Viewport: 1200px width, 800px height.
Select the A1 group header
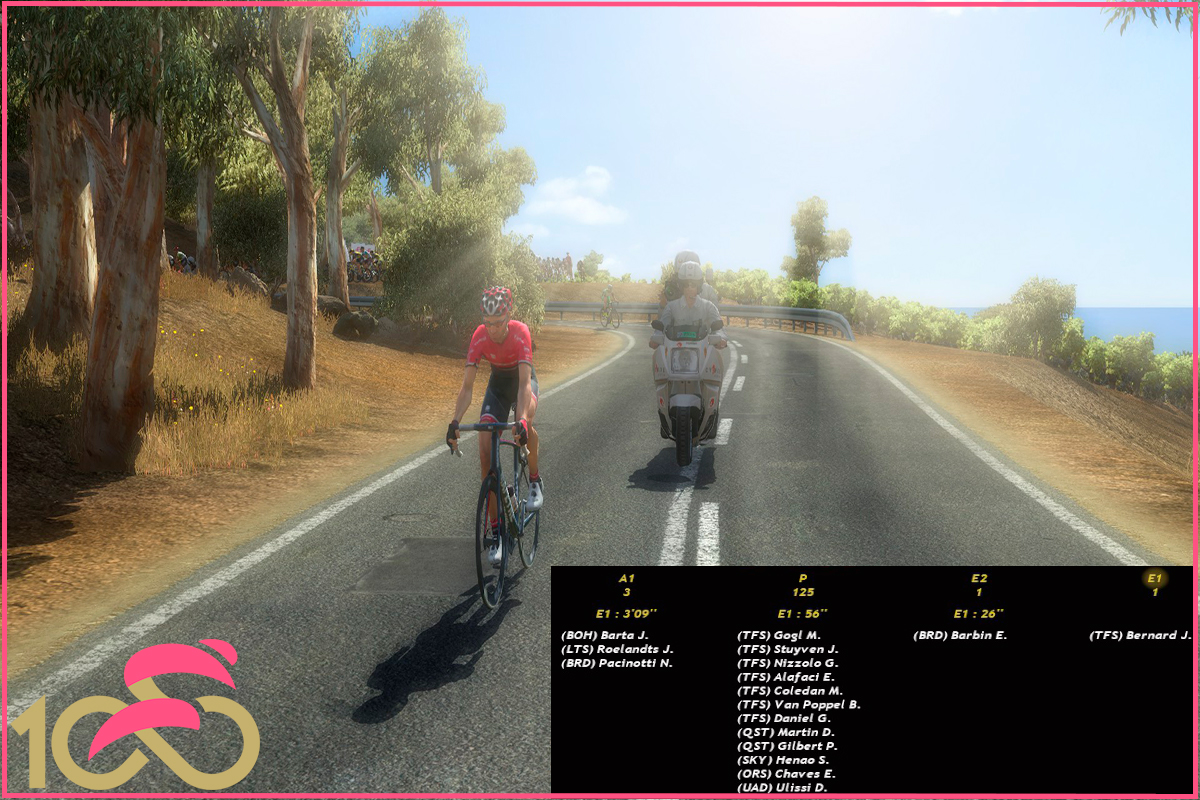pos(627,578)
